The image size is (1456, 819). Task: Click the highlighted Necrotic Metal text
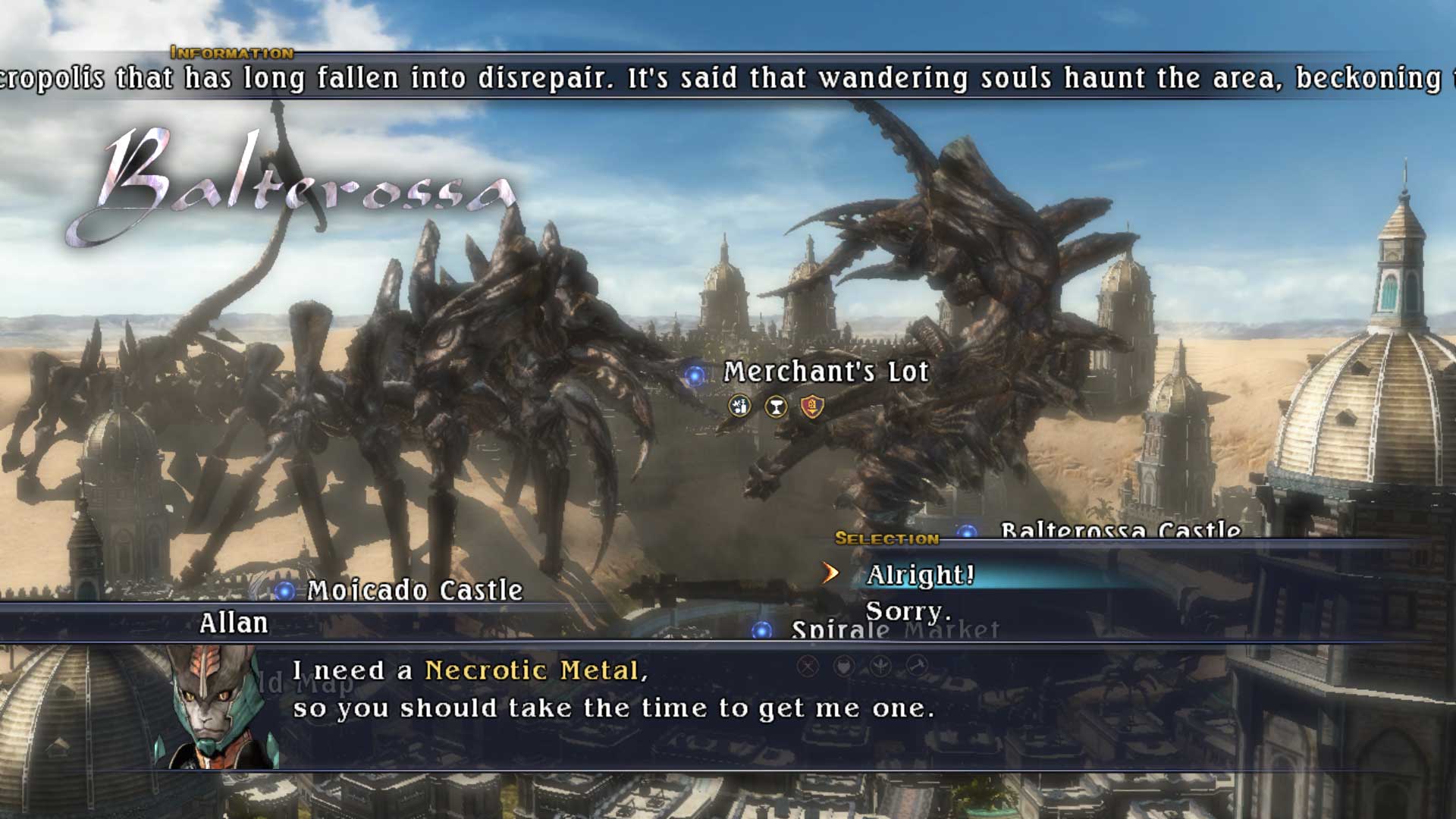(x=533, y=670)
